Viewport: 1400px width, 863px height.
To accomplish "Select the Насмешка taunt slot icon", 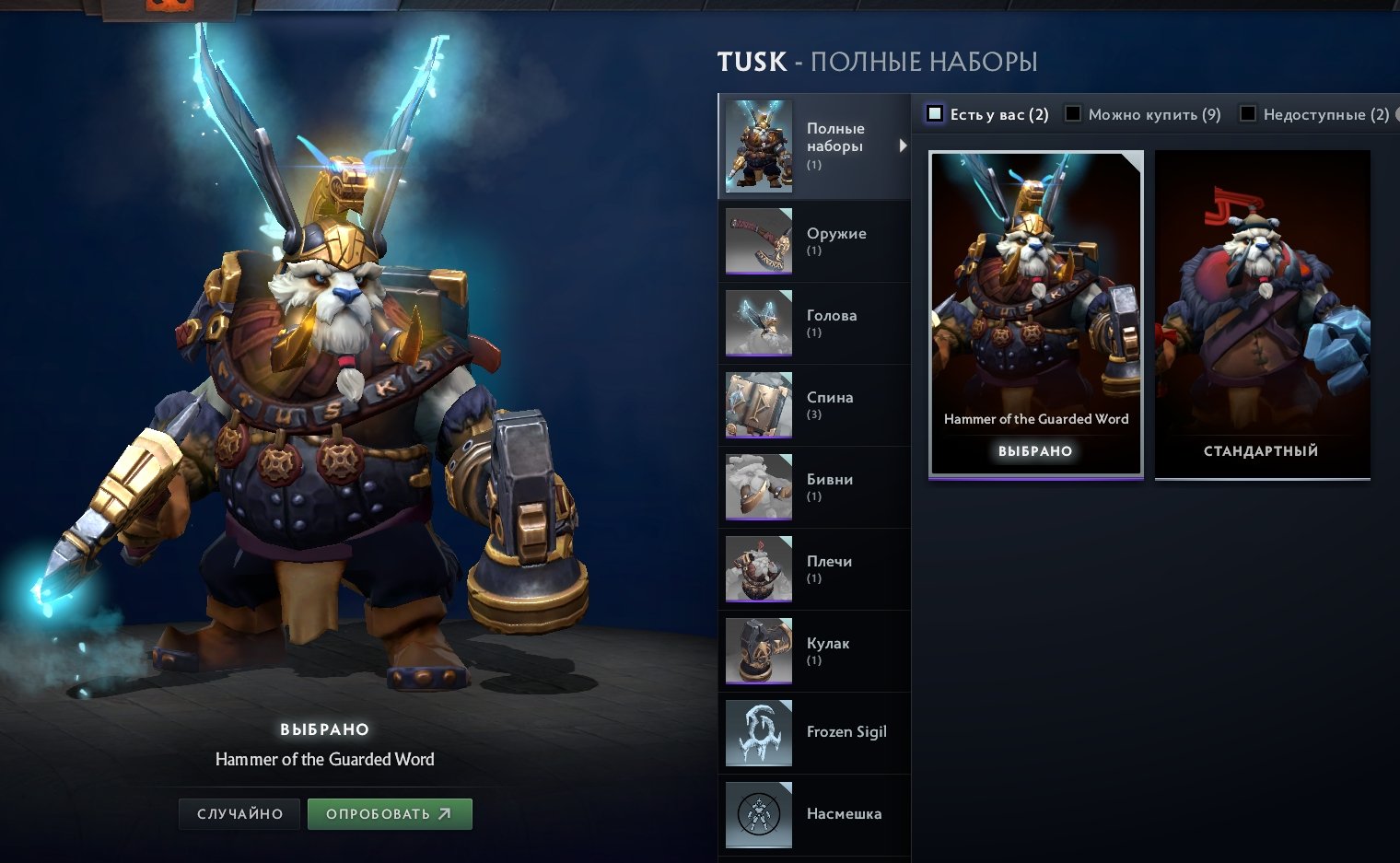I will click(x=759, y=815).
